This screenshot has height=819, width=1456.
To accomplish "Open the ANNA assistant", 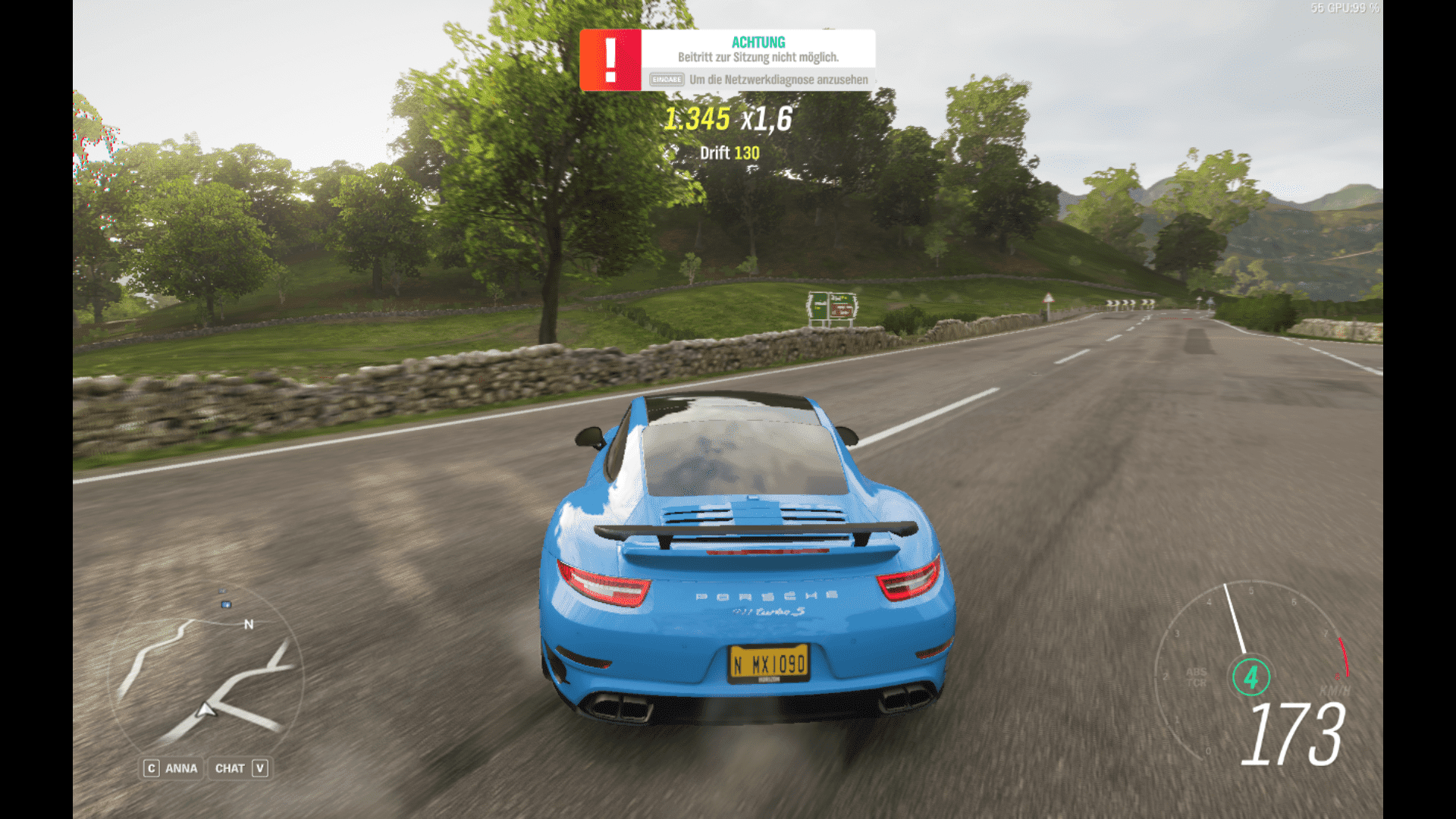I will (172, 768).
